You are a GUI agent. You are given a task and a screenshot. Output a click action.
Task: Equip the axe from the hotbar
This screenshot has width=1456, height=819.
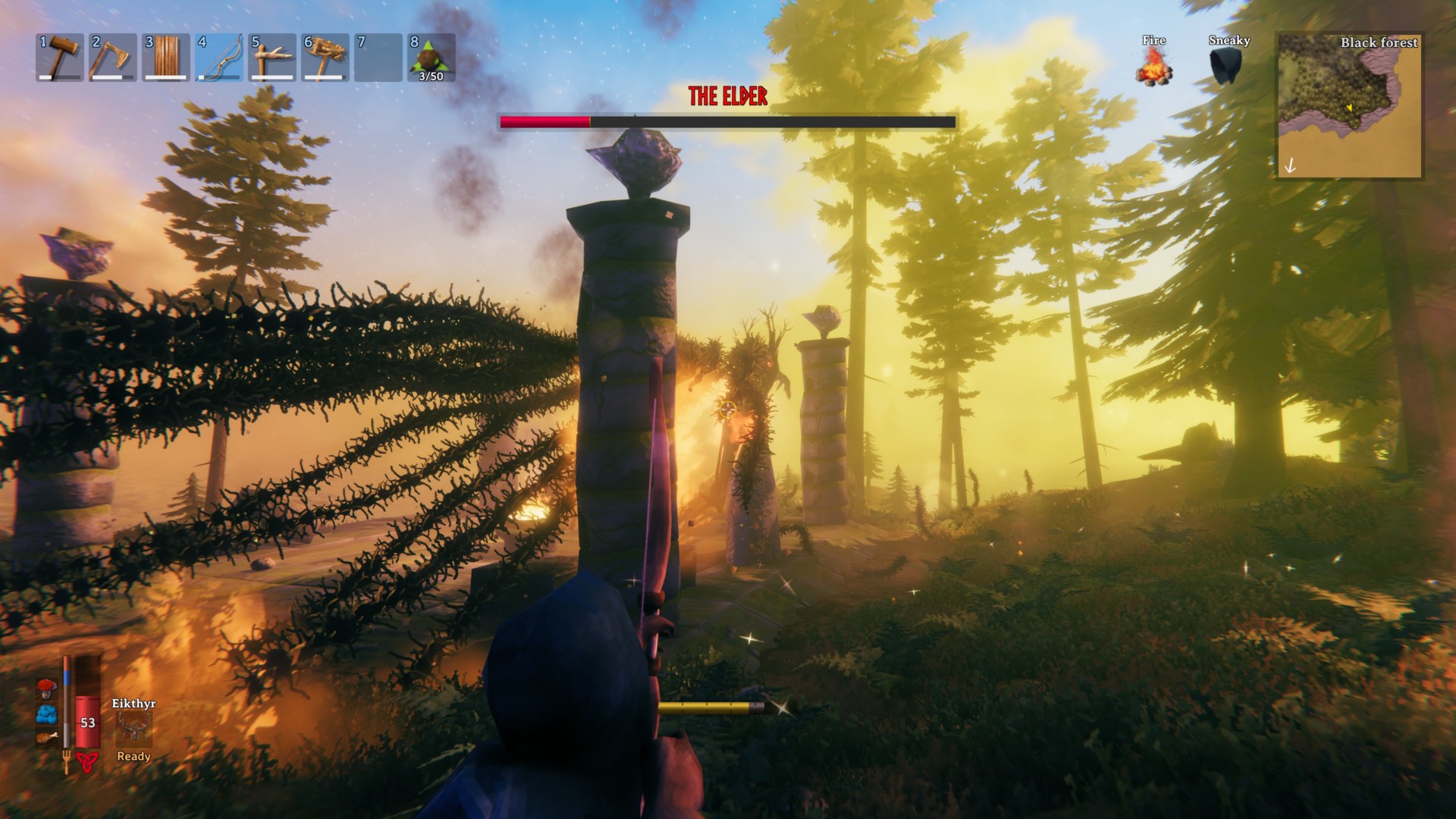[113, 58]
